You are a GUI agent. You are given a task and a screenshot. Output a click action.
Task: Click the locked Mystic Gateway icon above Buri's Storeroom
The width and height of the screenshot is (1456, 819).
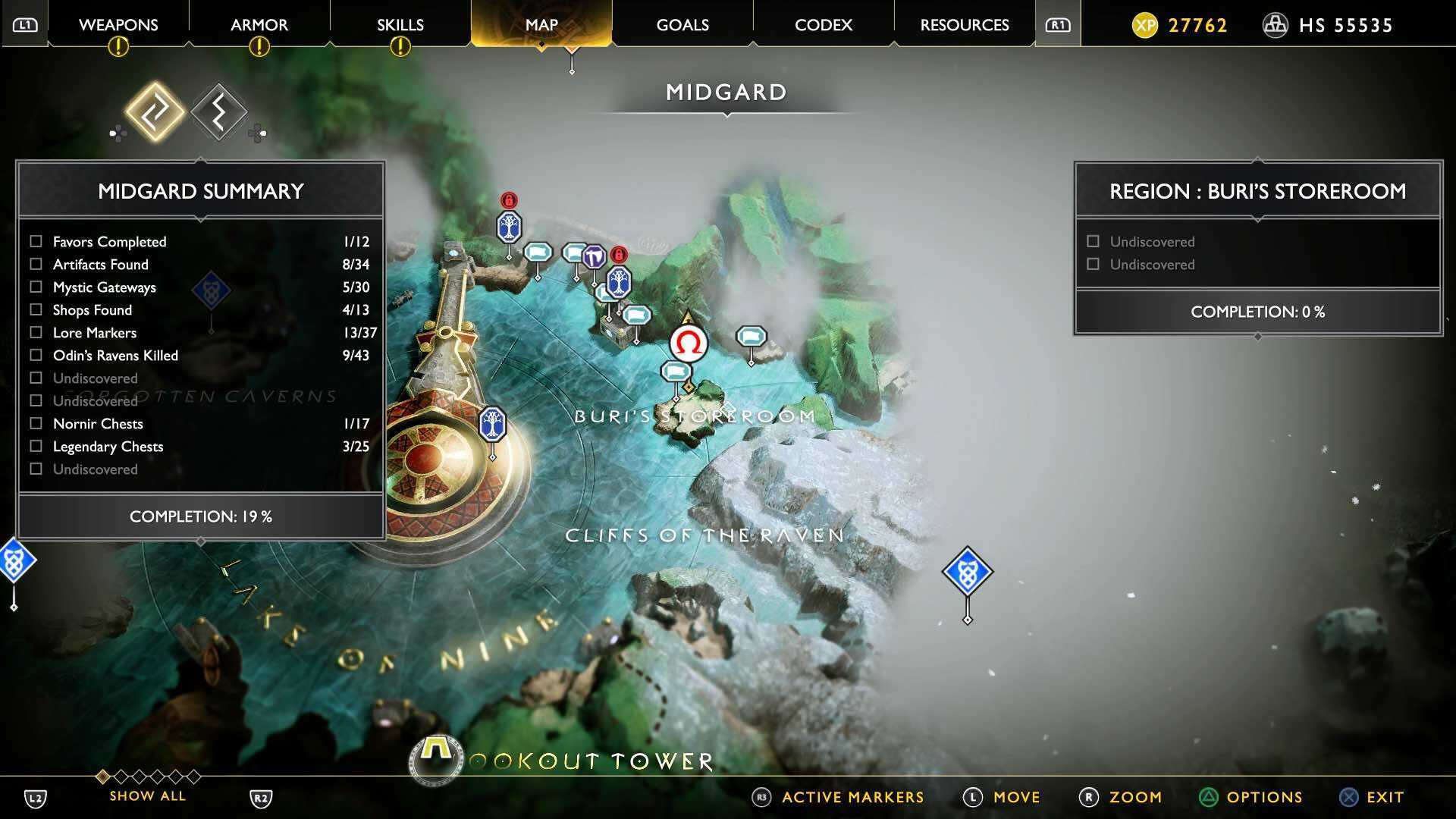(619, 255)
